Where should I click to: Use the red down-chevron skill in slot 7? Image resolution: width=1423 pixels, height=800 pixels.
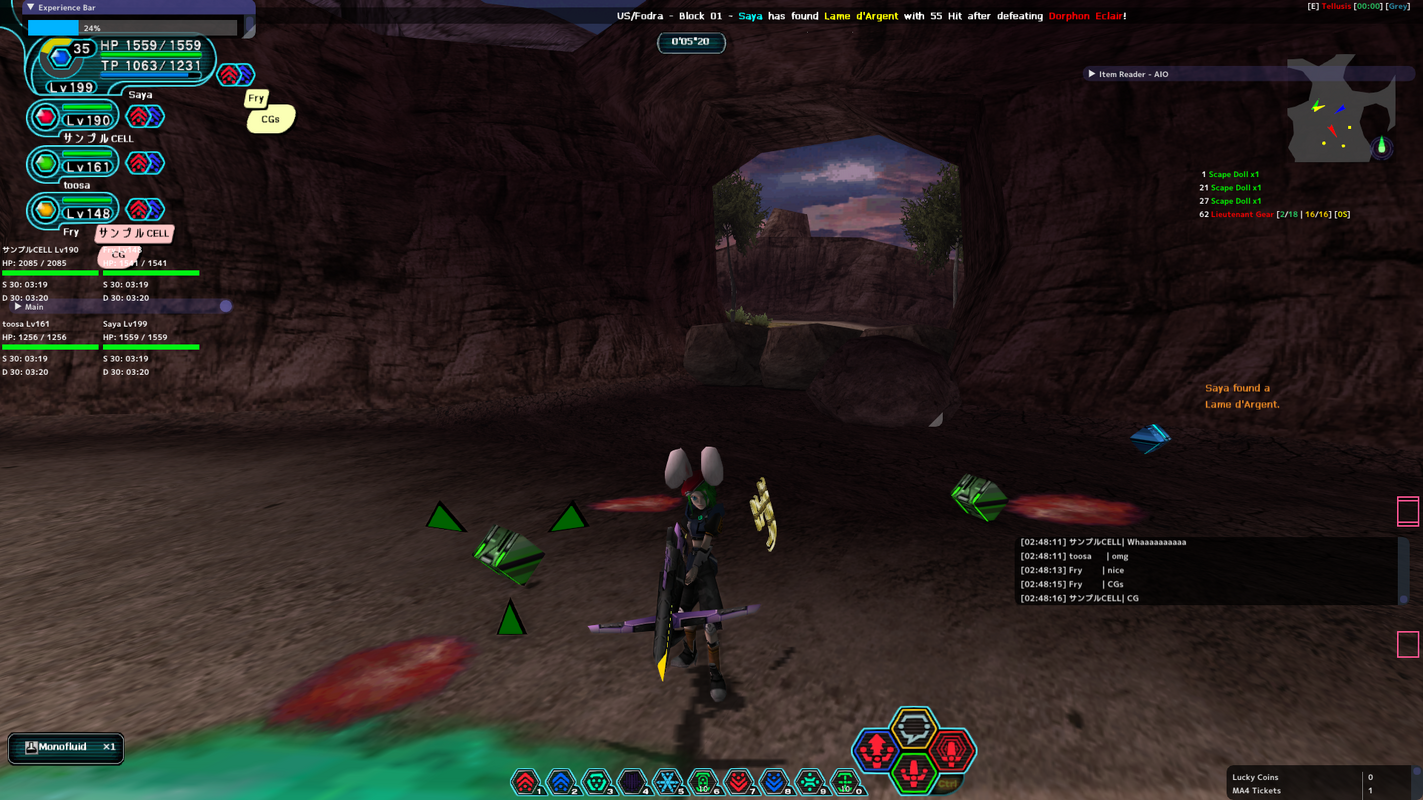click(x=738, y=782)
